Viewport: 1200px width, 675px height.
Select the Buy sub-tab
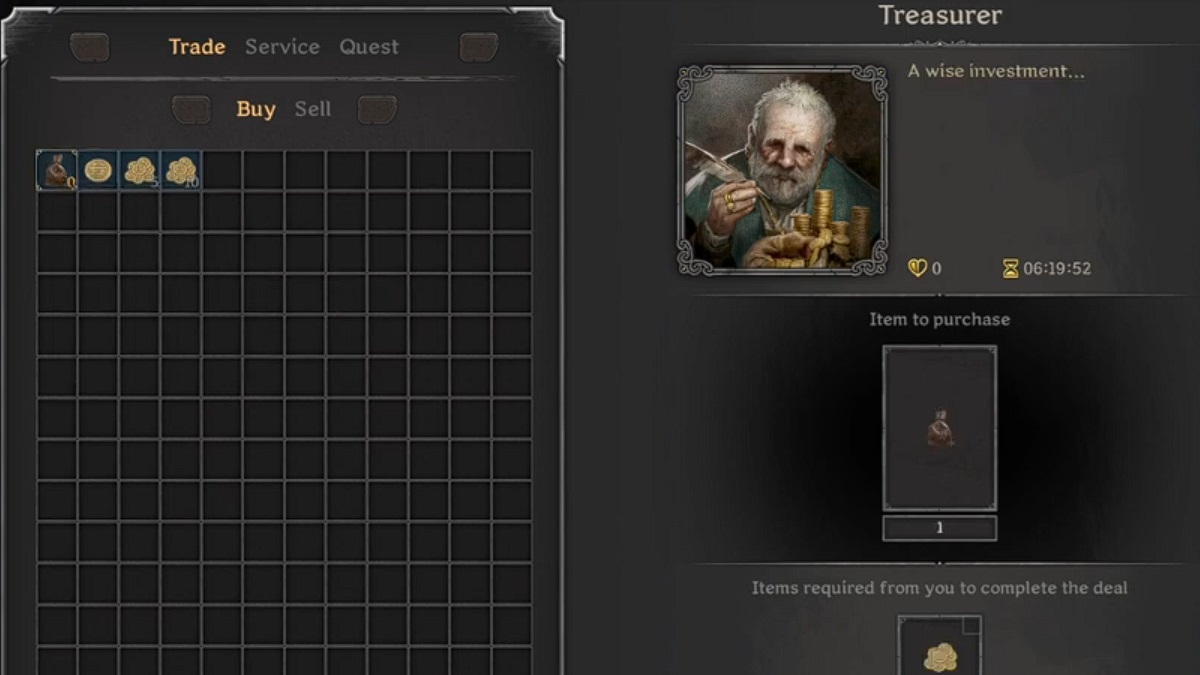256,110
